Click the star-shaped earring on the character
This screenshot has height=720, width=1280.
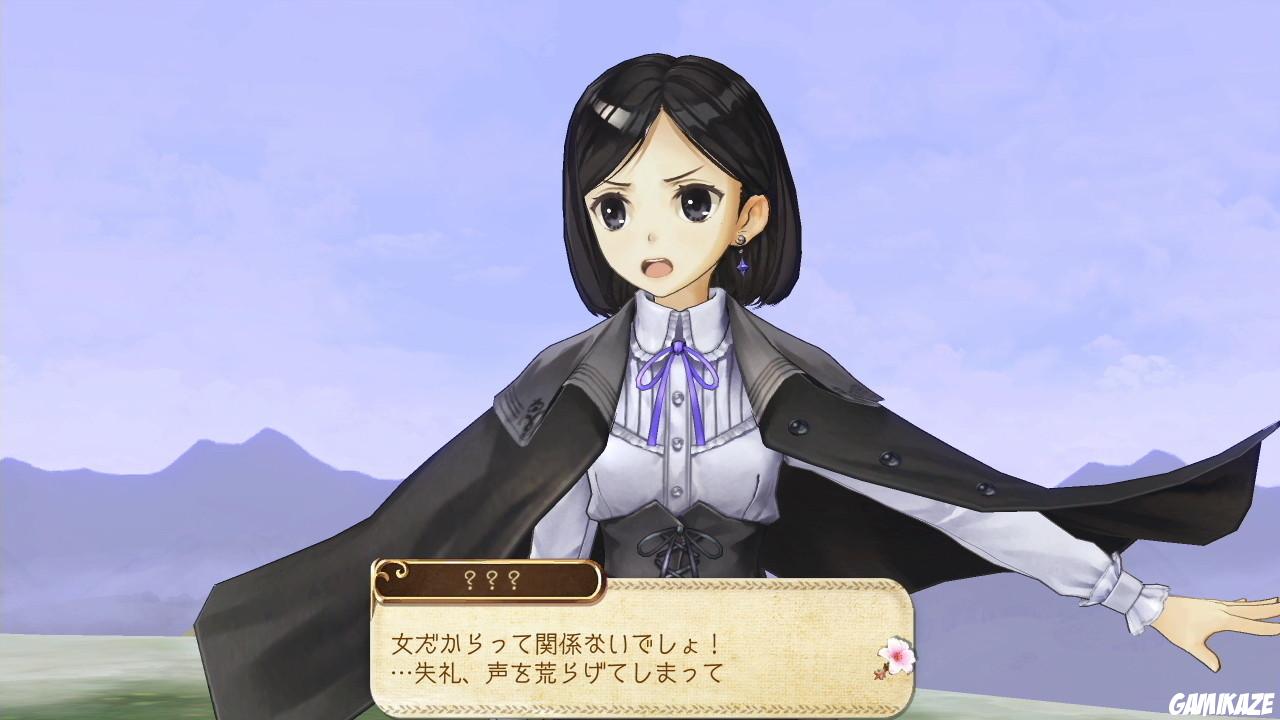(x=742, y=265)
